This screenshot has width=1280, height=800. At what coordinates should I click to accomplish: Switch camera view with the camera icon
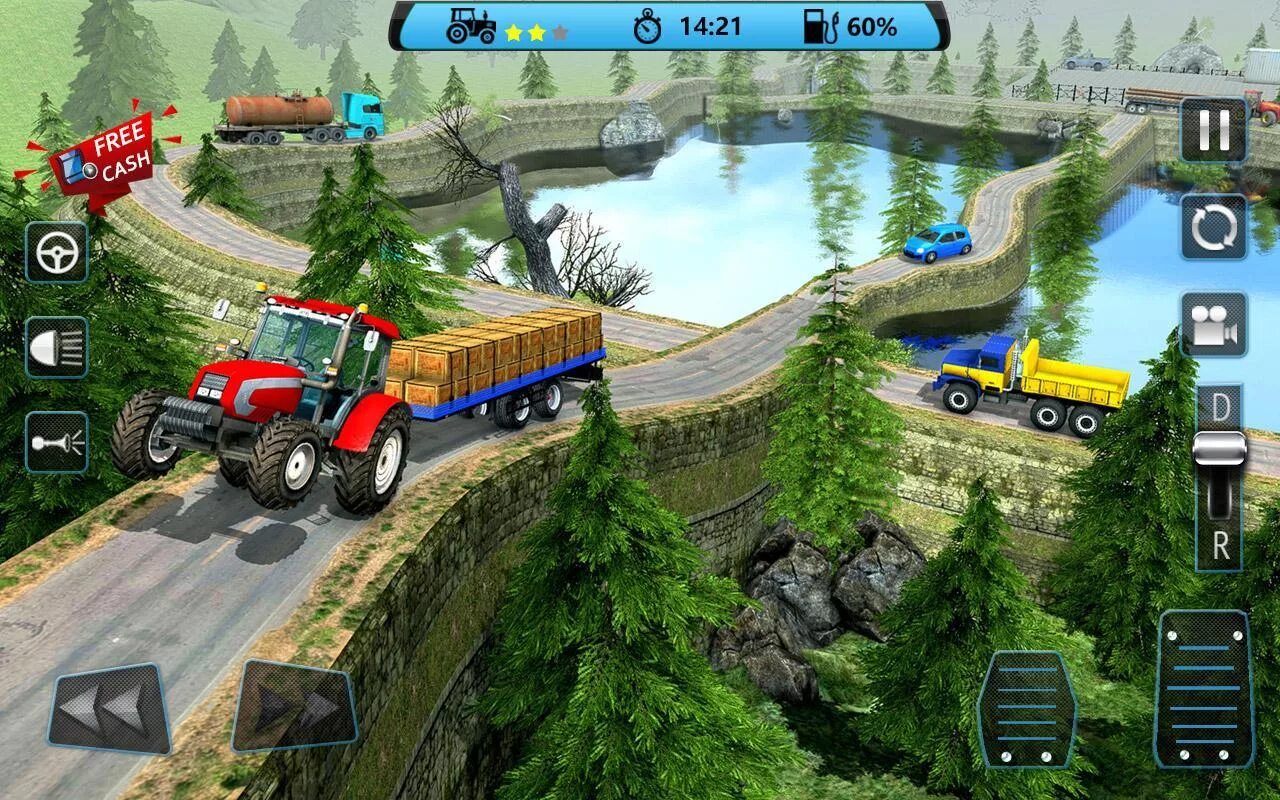click(1213, 325)
